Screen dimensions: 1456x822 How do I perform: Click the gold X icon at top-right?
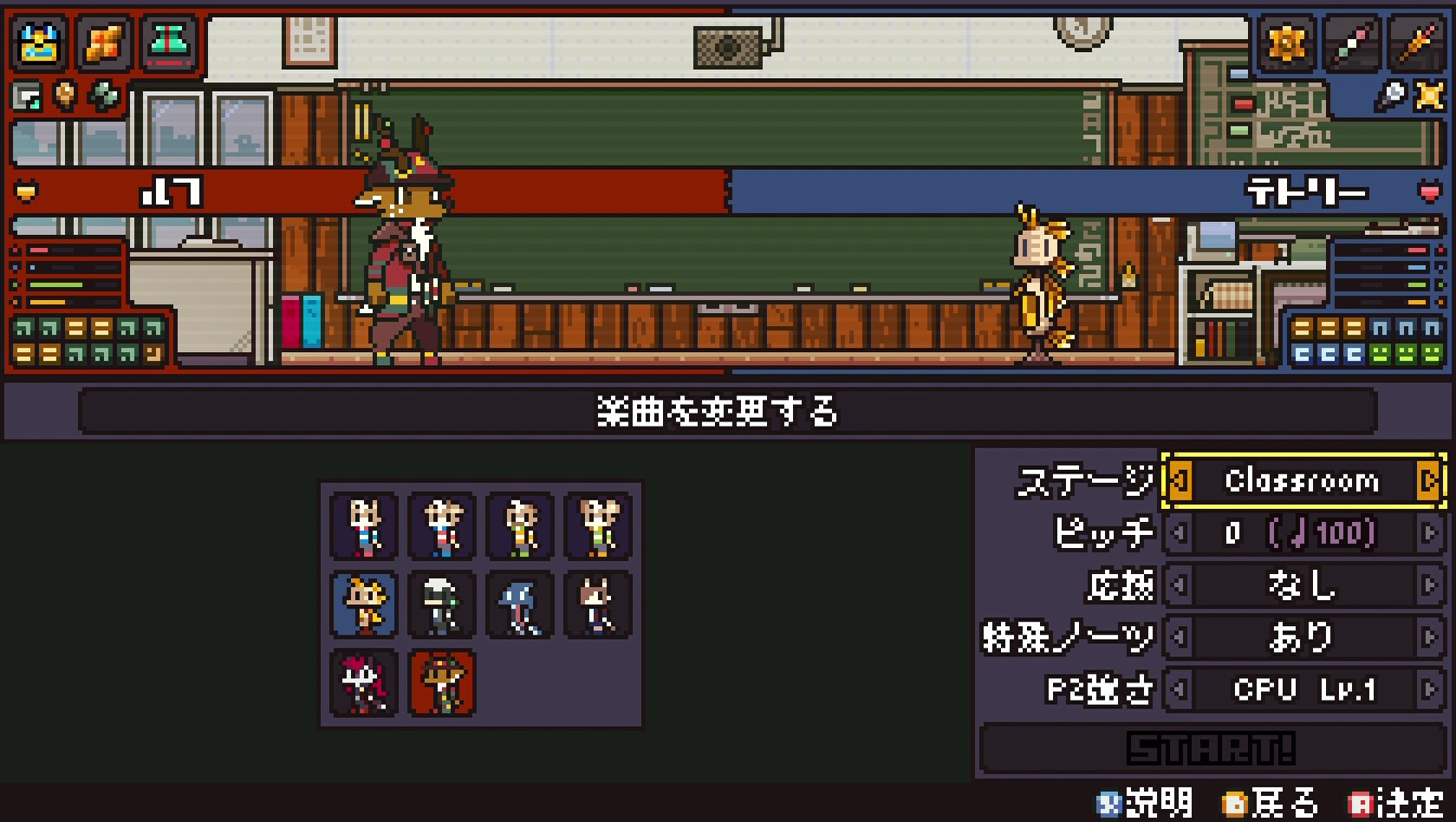coord(1431,96)
